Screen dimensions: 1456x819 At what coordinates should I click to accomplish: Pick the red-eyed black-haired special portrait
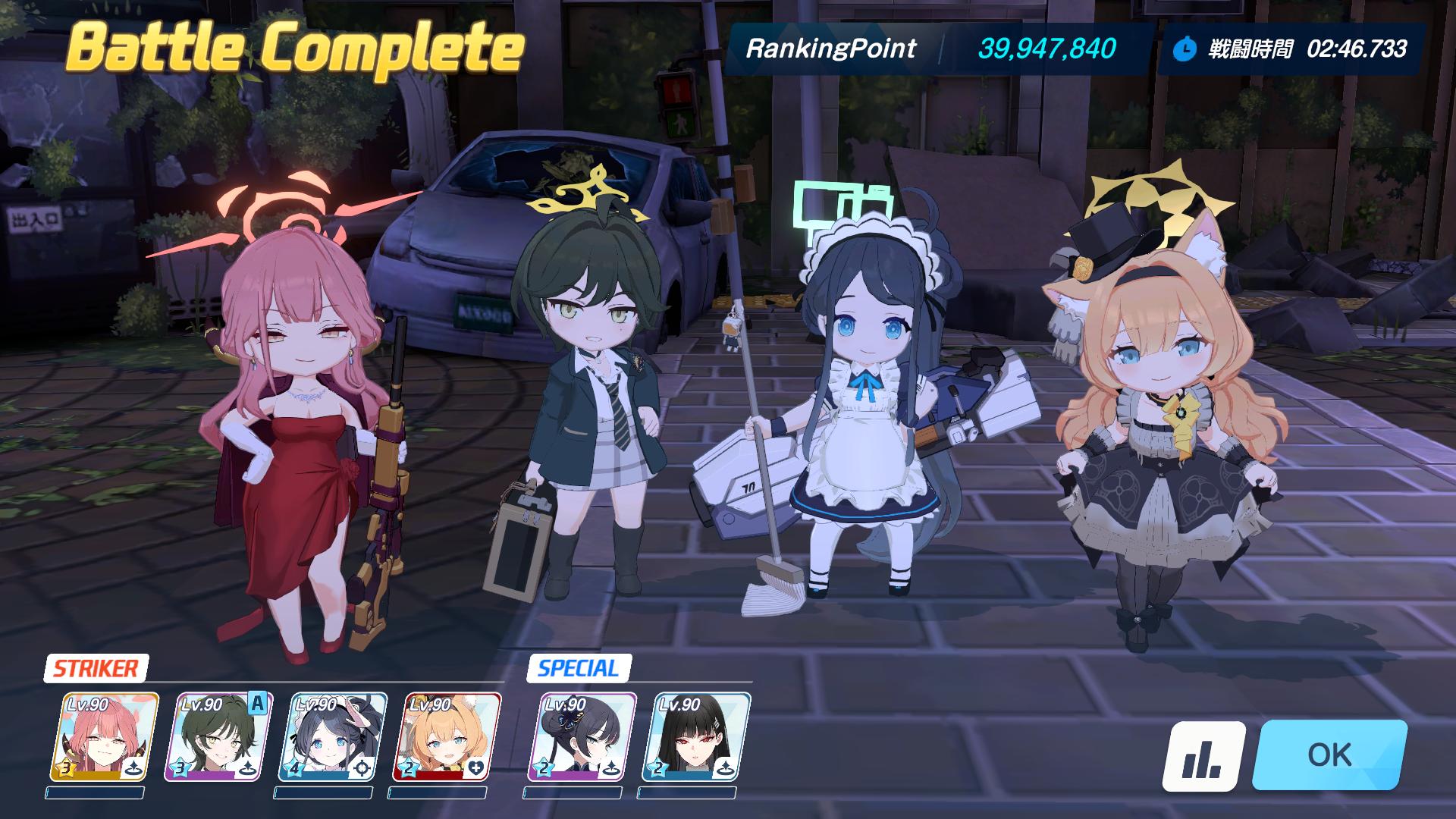coord(695,736)
